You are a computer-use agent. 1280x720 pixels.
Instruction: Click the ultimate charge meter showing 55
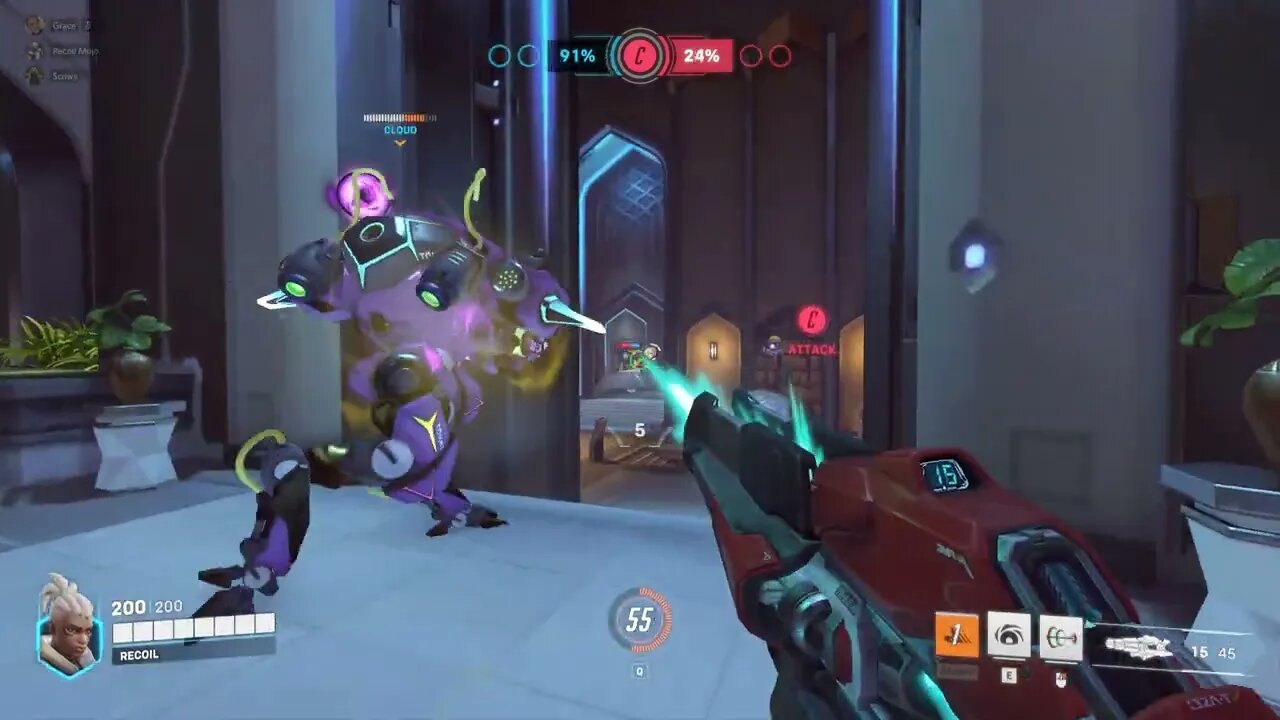tap(639, 619)
